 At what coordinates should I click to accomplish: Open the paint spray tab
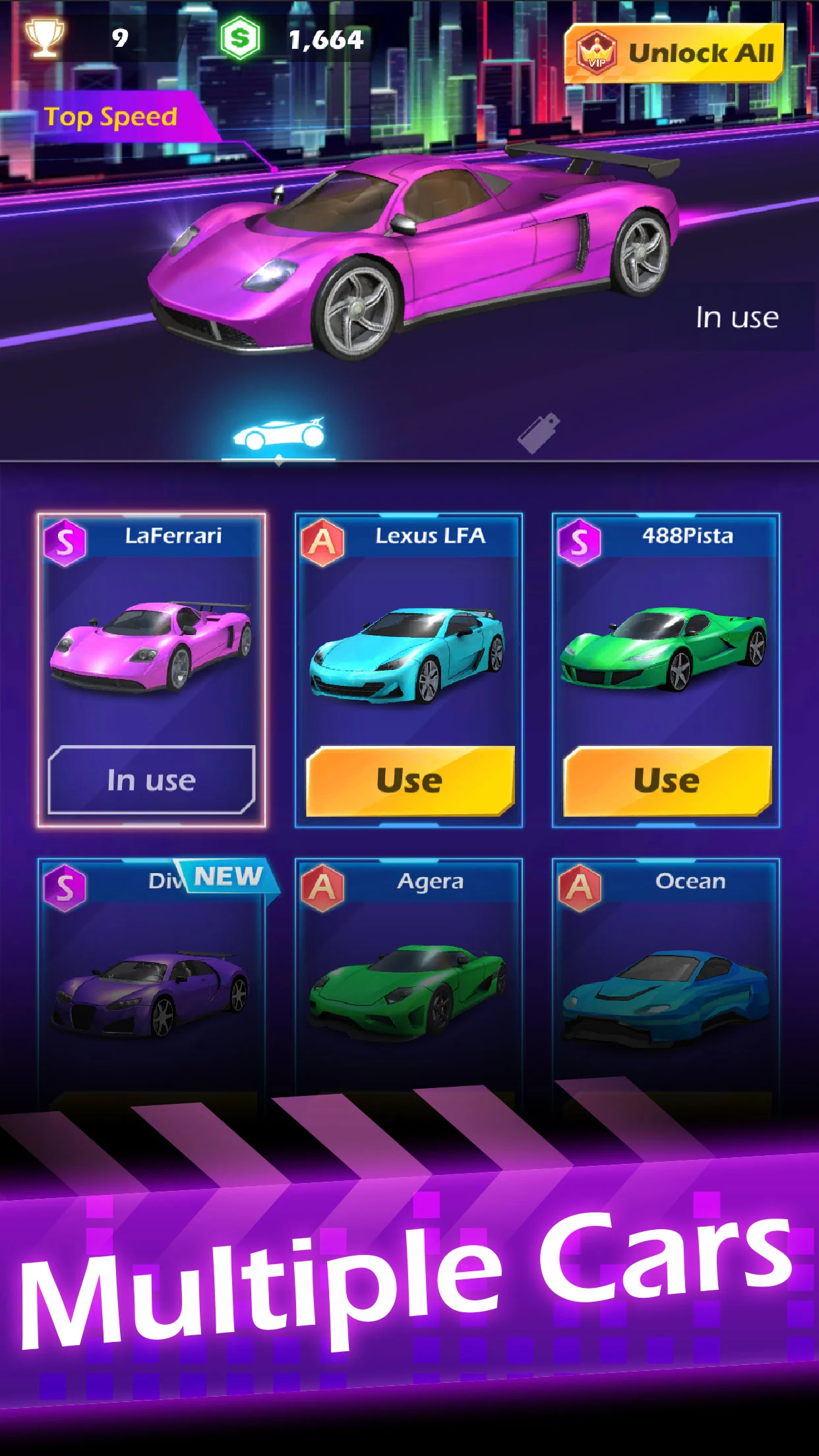539,433
